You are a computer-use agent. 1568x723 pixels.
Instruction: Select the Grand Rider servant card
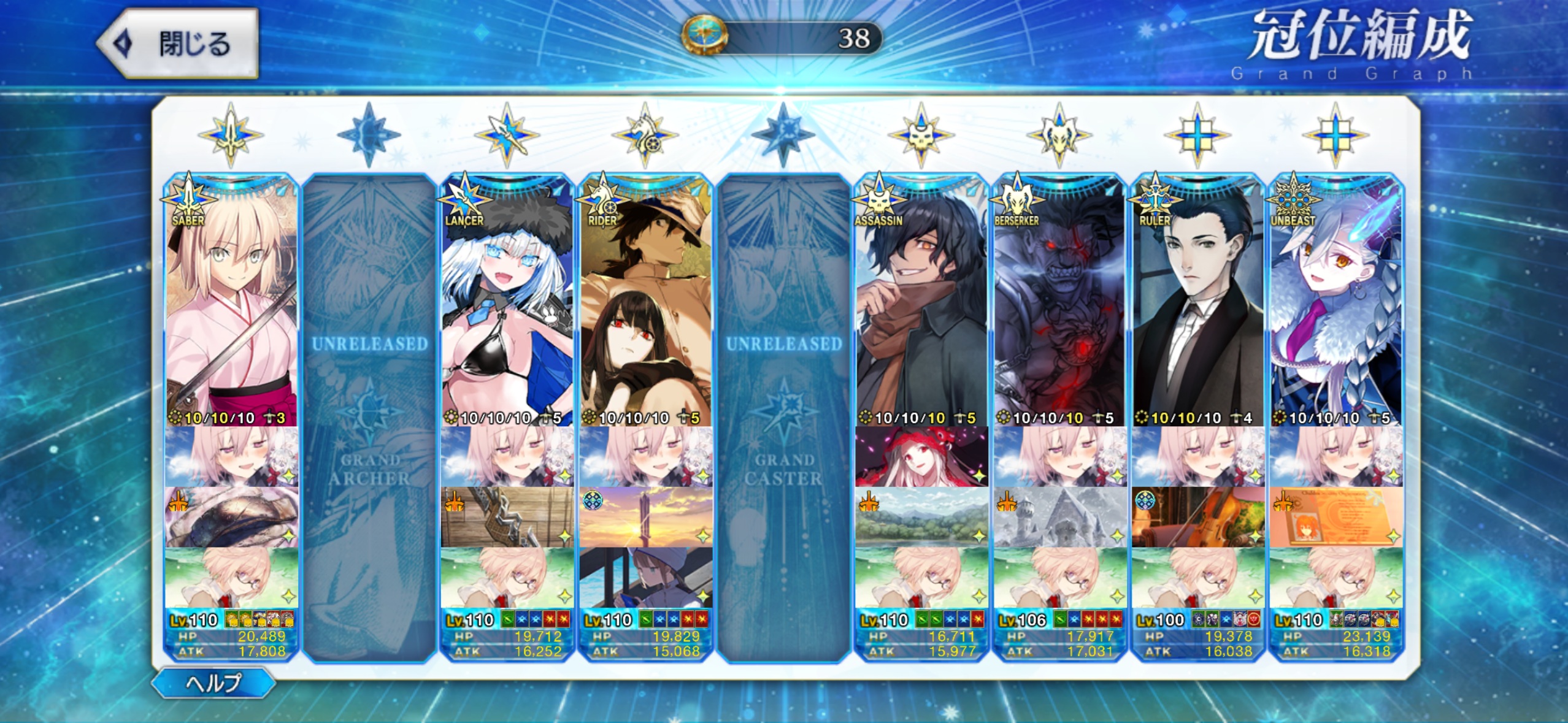point(645,307)
